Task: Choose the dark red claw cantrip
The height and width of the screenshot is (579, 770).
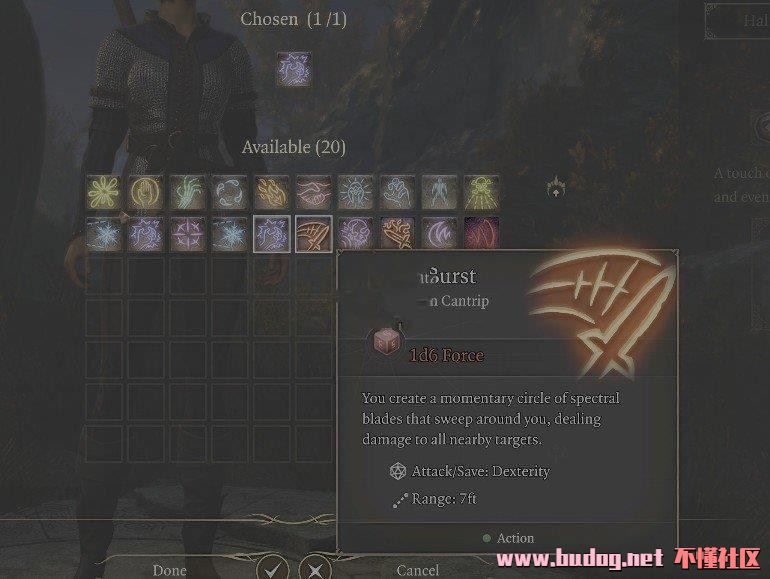Action: [481, 234]
